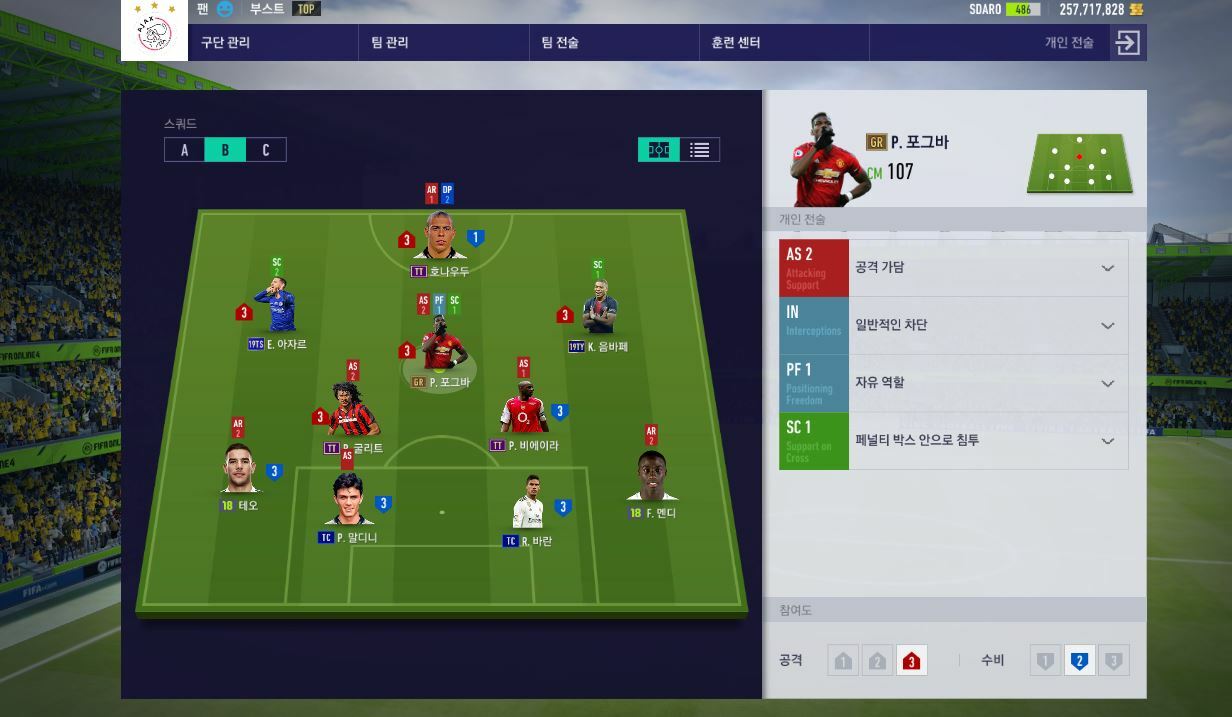Viewport: 1232px width, 717px height.
Task: Select defender P. 말디니 on the pitch
Action: pyautogui.click(x=349, y=502)
